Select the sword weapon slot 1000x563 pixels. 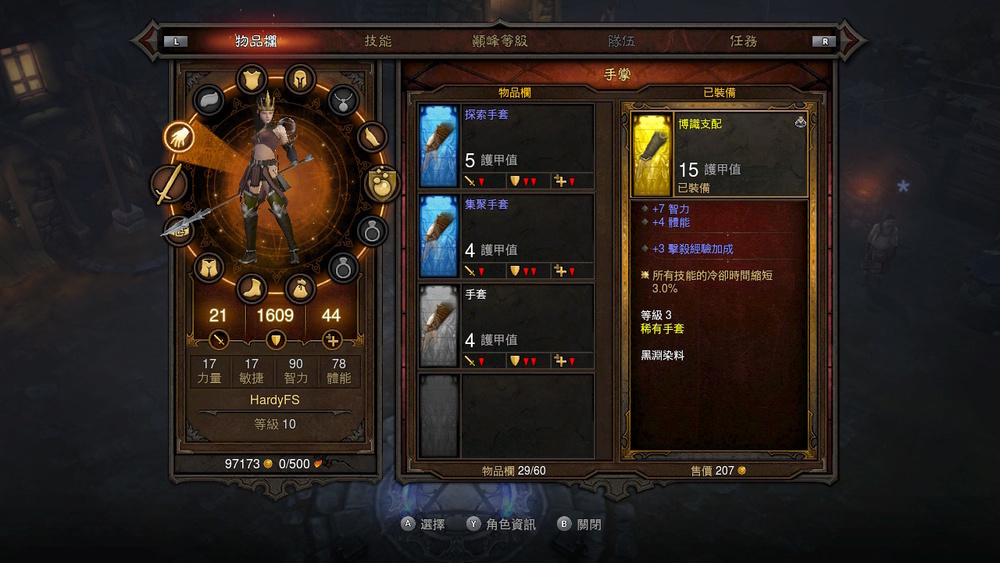169,185
